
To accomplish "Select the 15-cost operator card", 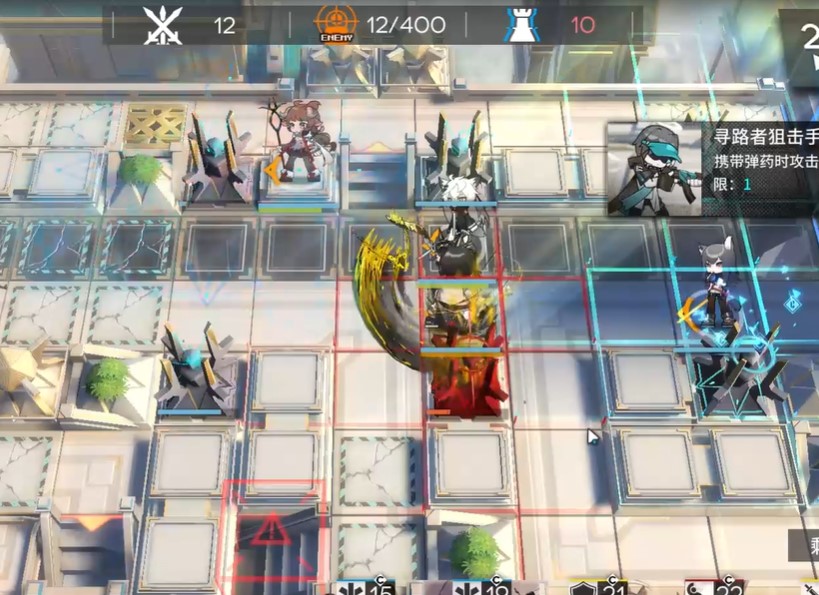I will tap(367, 587).
